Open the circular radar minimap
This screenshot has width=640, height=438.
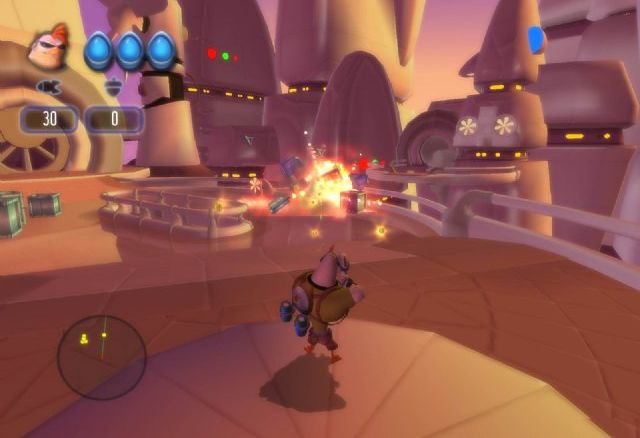click(101, 357)
